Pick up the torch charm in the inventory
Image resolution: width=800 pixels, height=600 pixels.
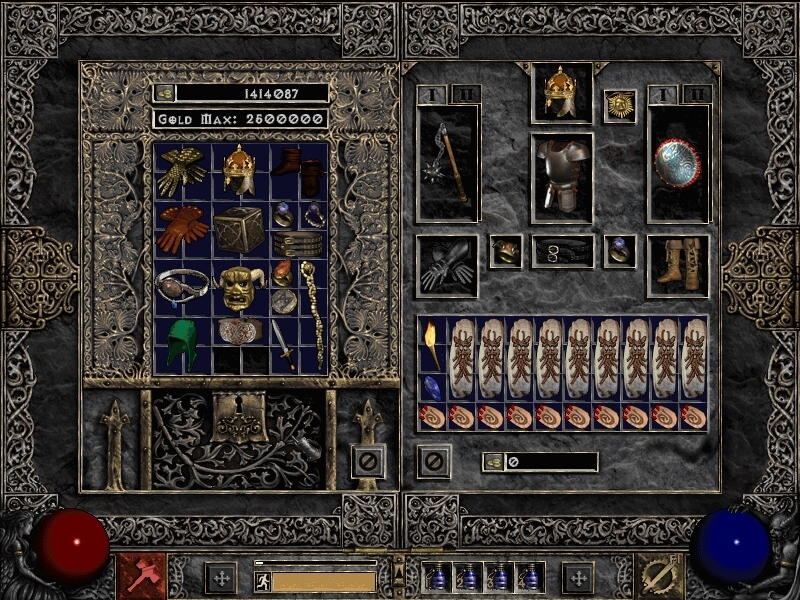point(431,343)
